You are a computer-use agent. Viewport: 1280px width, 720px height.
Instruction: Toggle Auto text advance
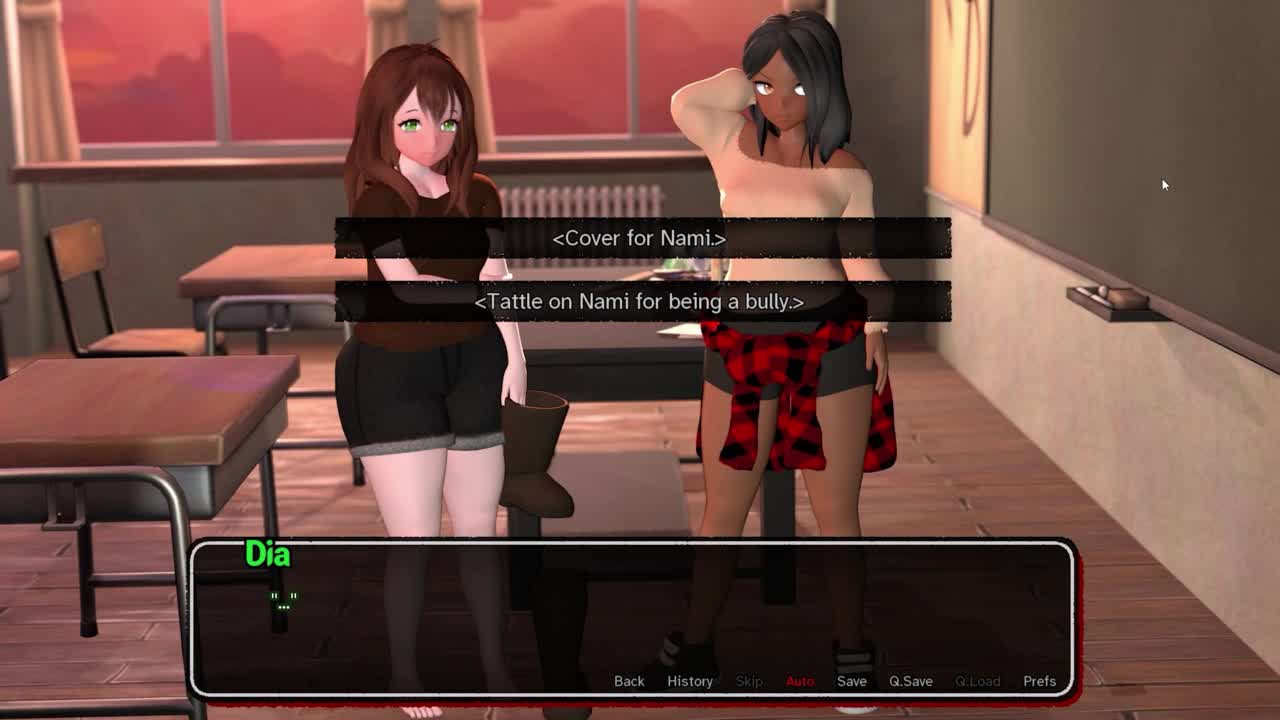coord(800,681)
